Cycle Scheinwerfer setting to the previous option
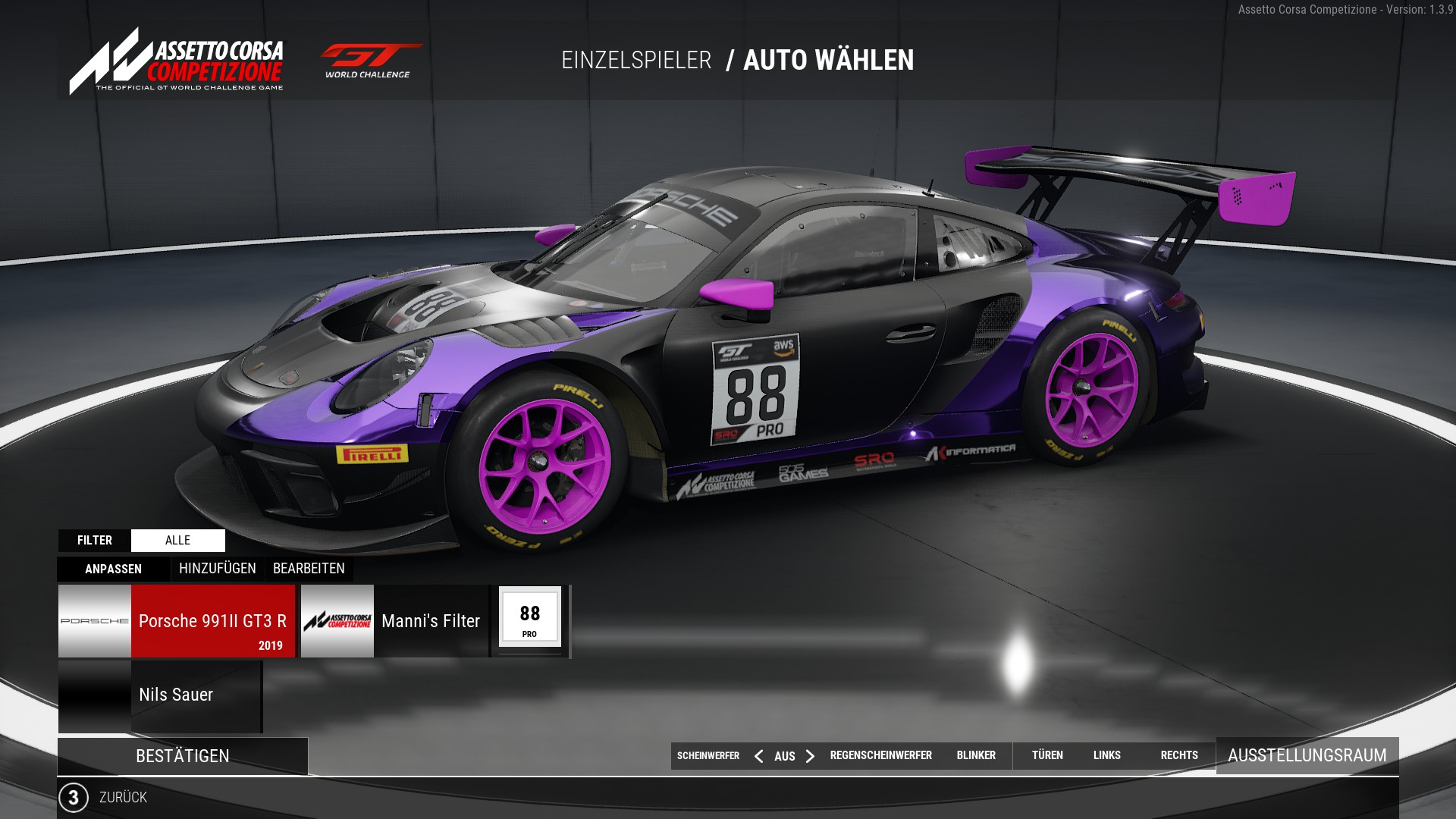The image size is (1456, 819). 758,756
